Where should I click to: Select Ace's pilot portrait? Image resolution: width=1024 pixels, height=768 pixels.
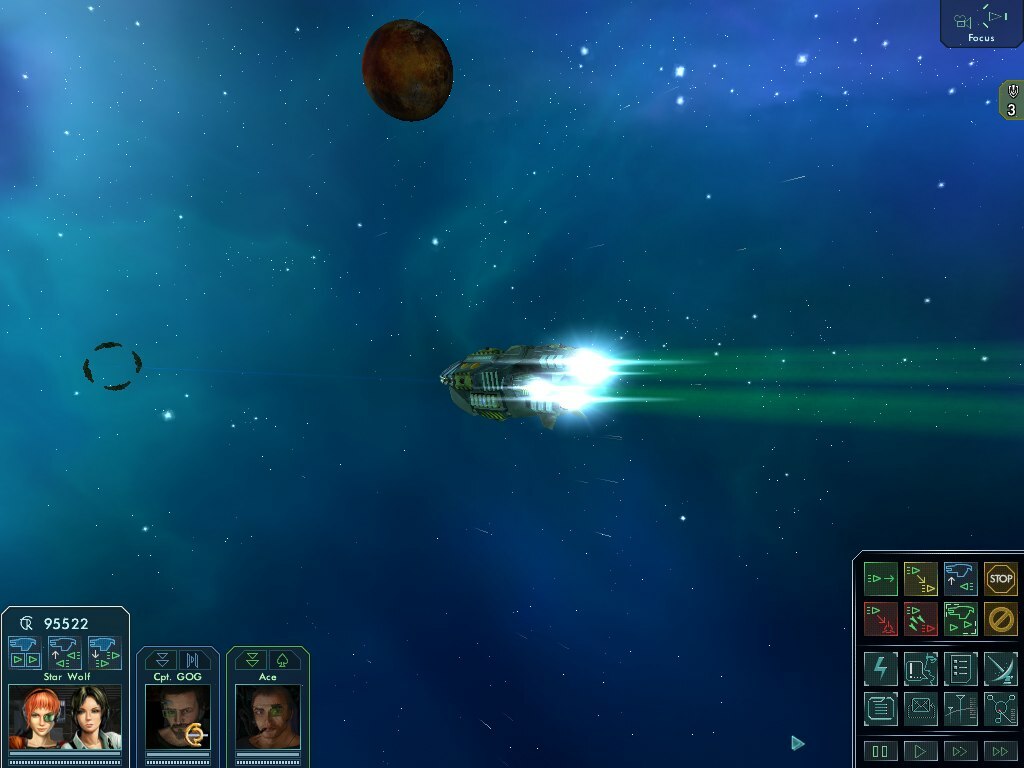point(268,716)
